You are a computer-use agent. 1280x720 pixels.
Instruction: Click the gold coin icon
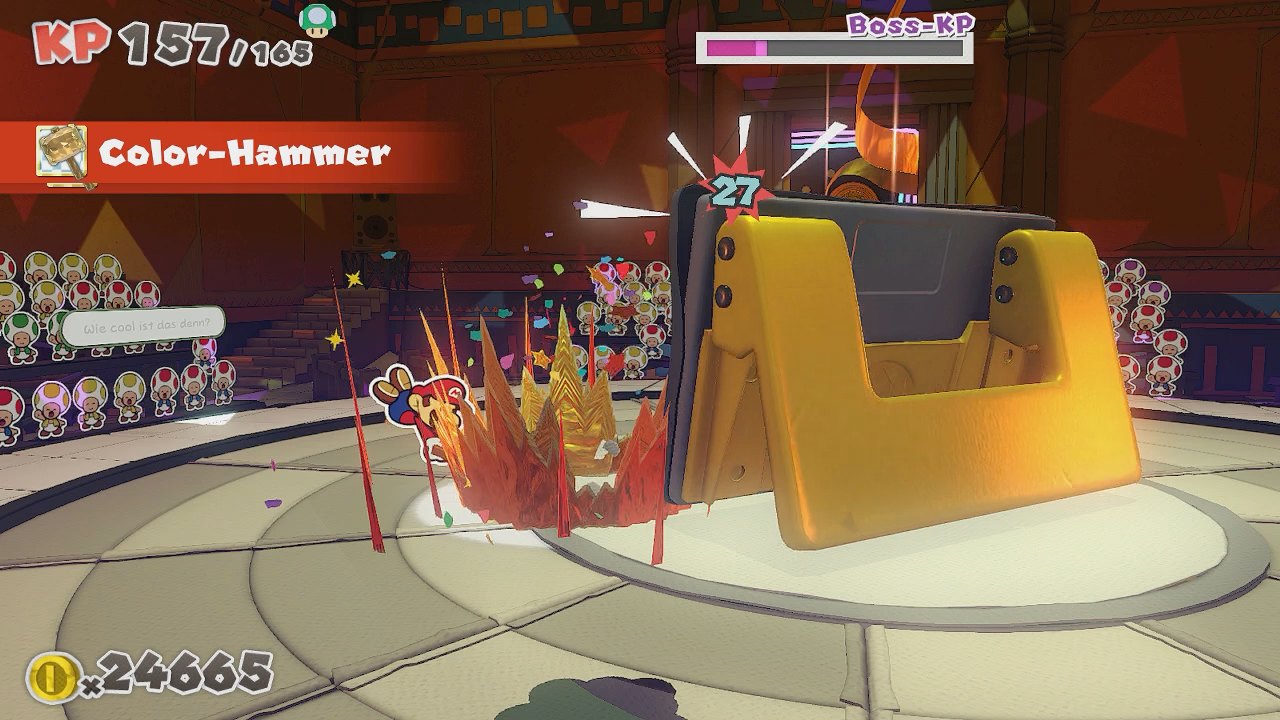click(50, 678)
